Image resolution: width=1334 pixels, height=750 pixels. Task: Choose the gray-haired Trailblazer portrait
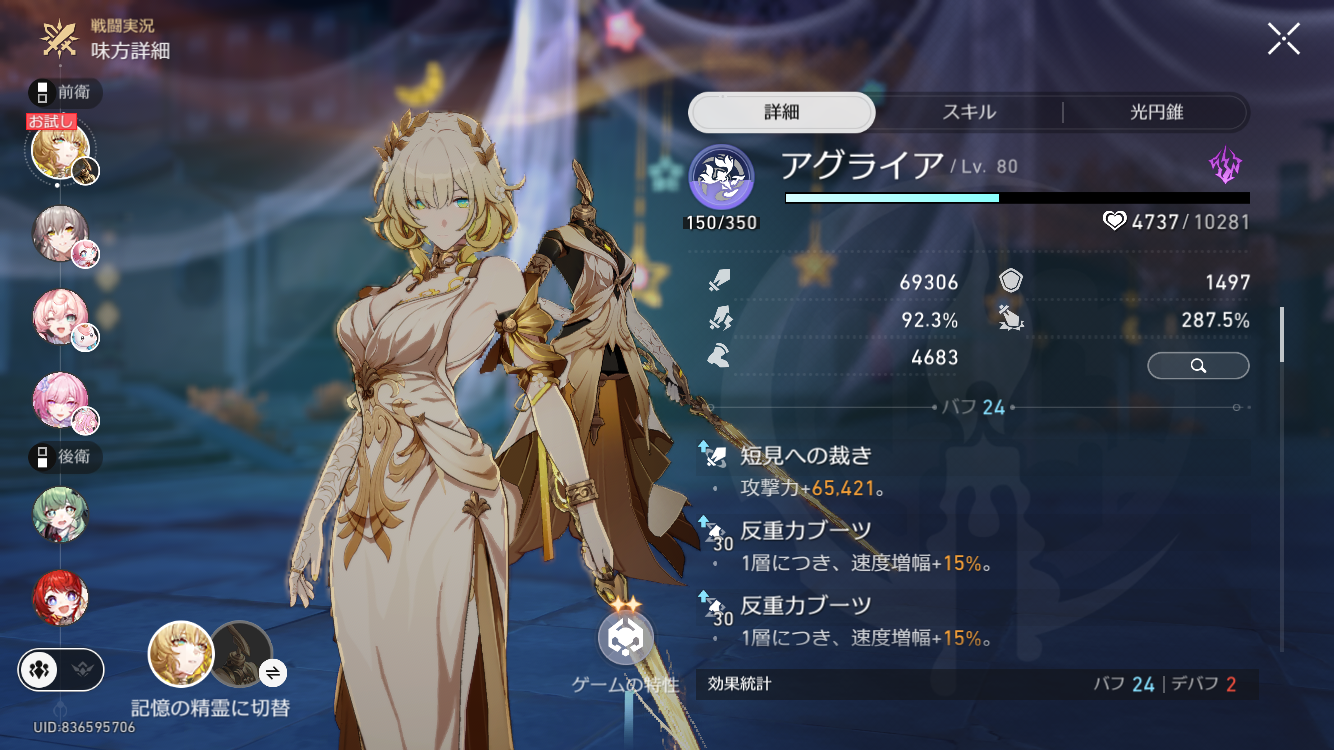[x=60, y=234]
